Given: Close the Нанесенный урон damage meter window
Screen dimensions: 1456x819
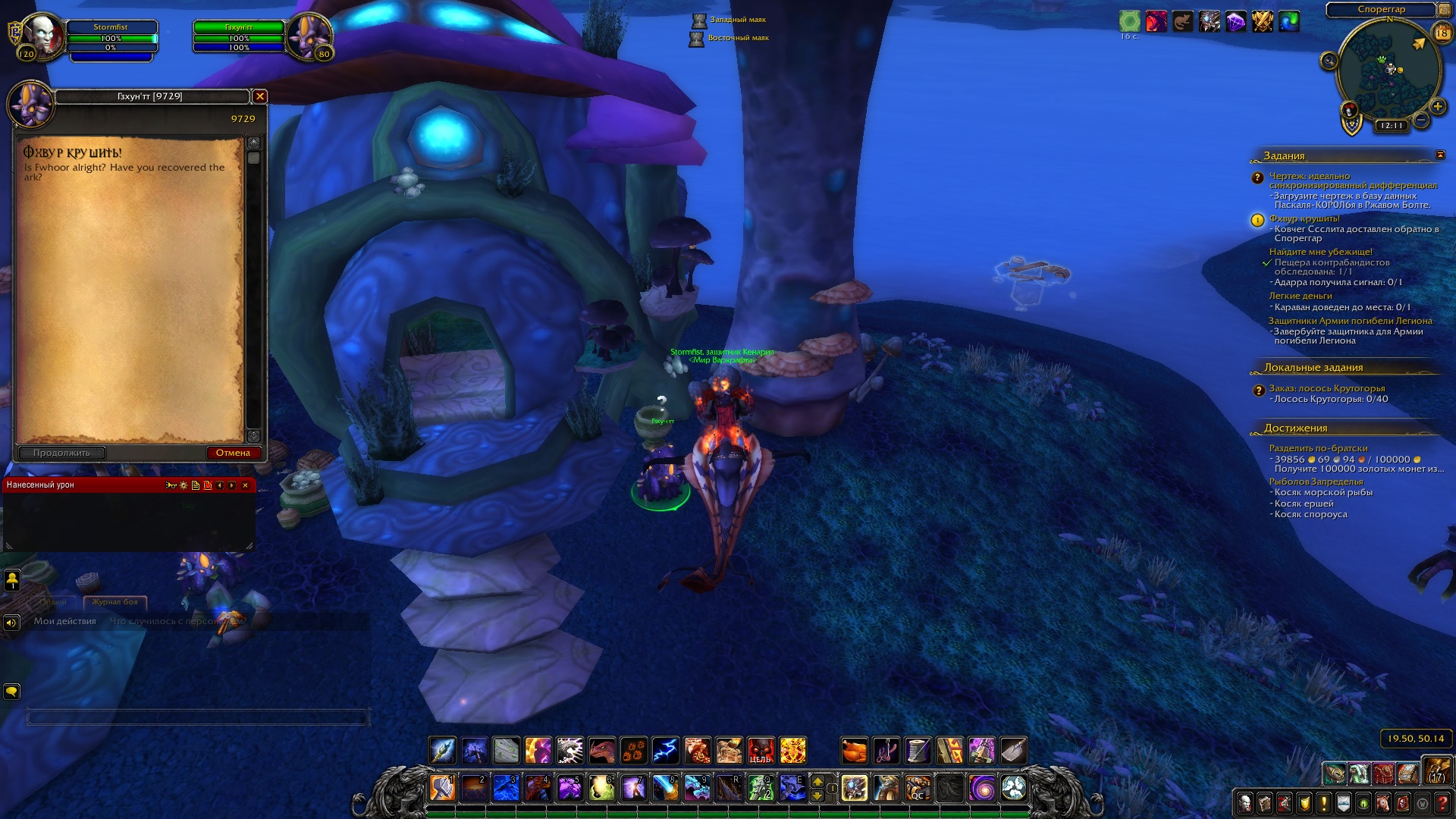Looking at the screenshot, I should click(245, 485).
